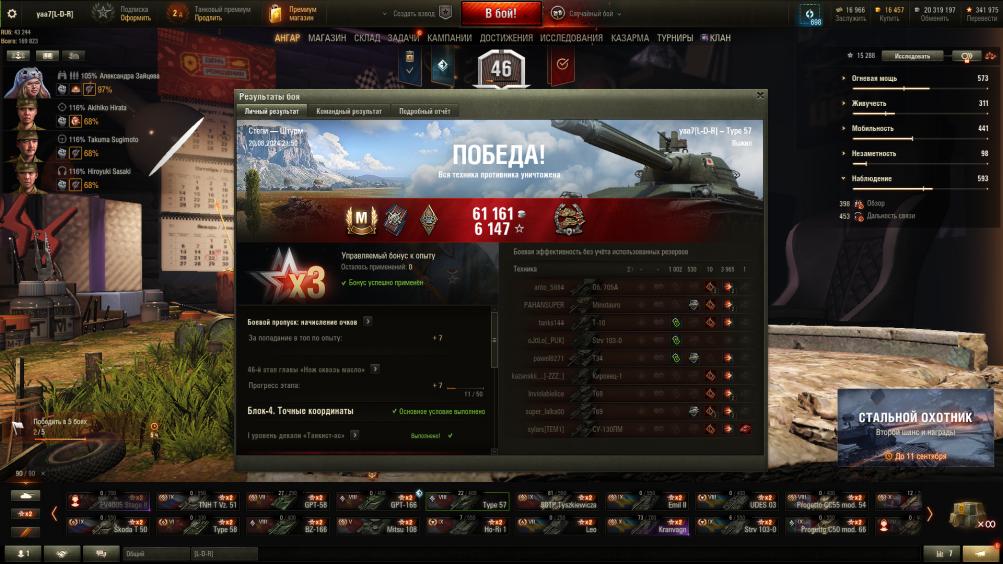Select the Kranvagn tank in carousel
The height and width of the screenshot is (564, 1003).
[656, 524]
